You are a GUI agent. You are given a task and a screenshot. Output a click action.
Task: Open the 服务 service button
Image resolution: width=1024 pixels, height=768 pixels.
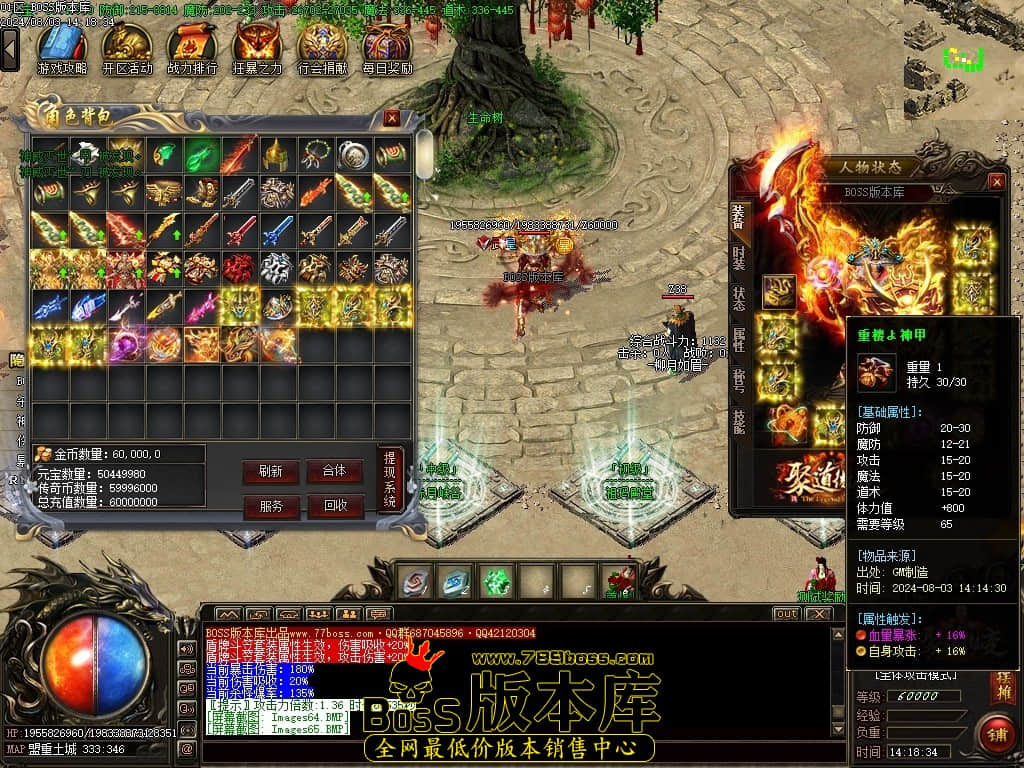[x=270, y=506]
